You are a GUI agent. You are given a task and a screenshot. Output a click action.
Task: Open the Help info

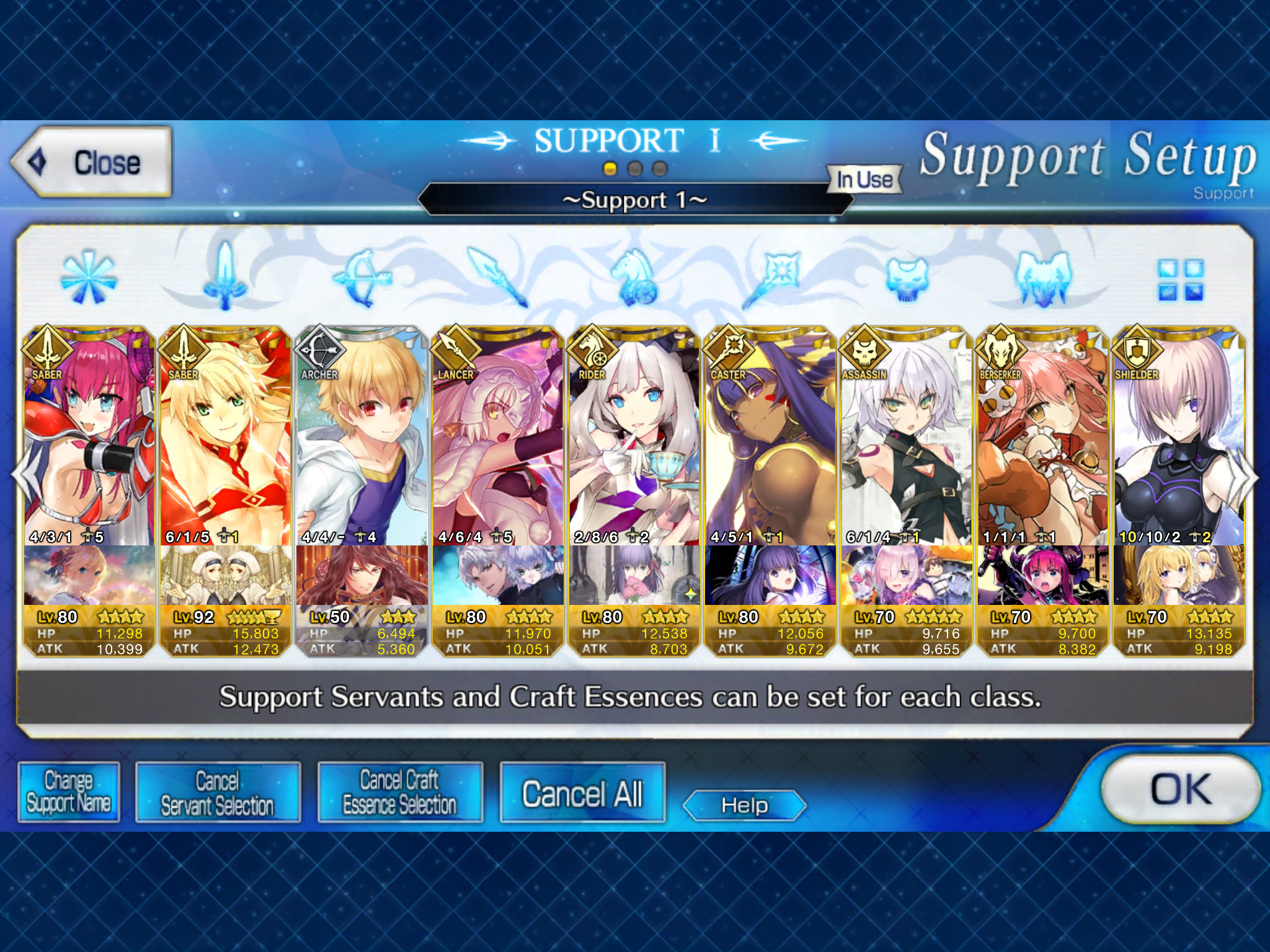(x=744, y=805)
